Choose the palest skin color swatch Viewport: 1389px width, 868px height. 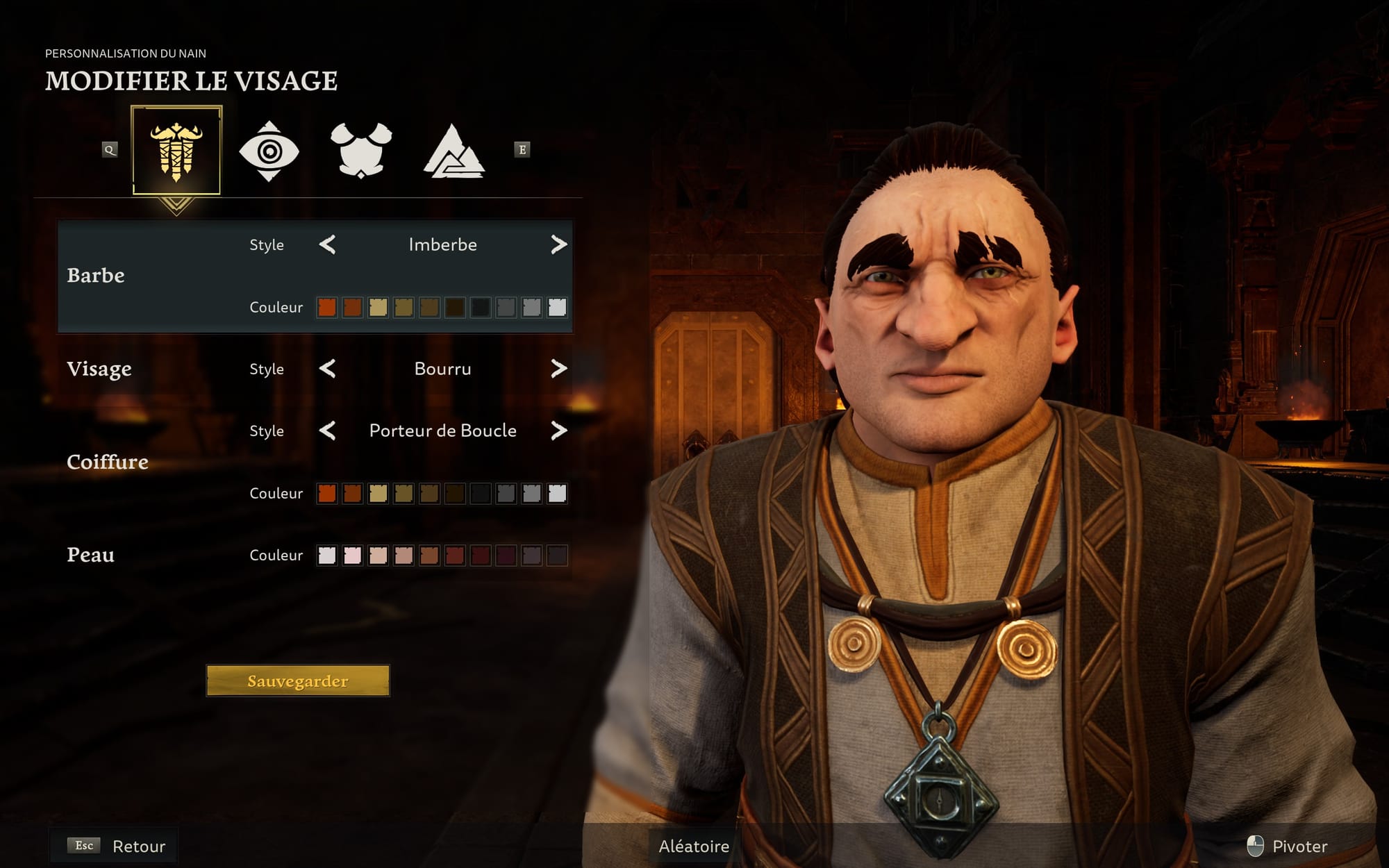[326, 555]
